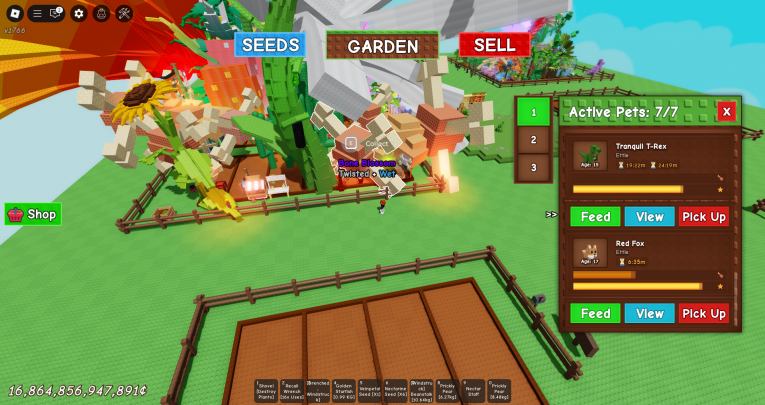Screen dimensions: 765x405
Task: Click the red SELL button
Action: 494,45
